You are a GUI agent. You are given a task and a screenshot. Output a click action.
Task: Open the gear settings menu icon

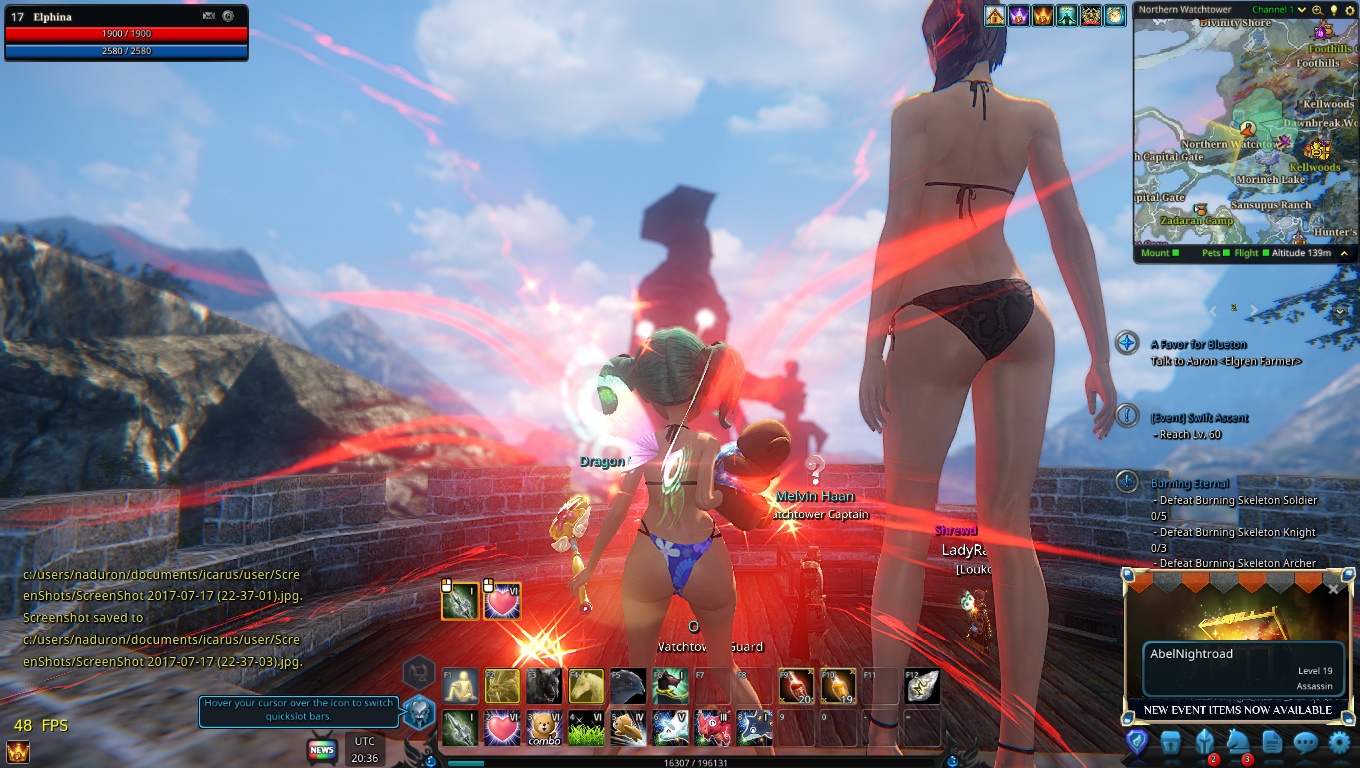tap(1339, 742)
